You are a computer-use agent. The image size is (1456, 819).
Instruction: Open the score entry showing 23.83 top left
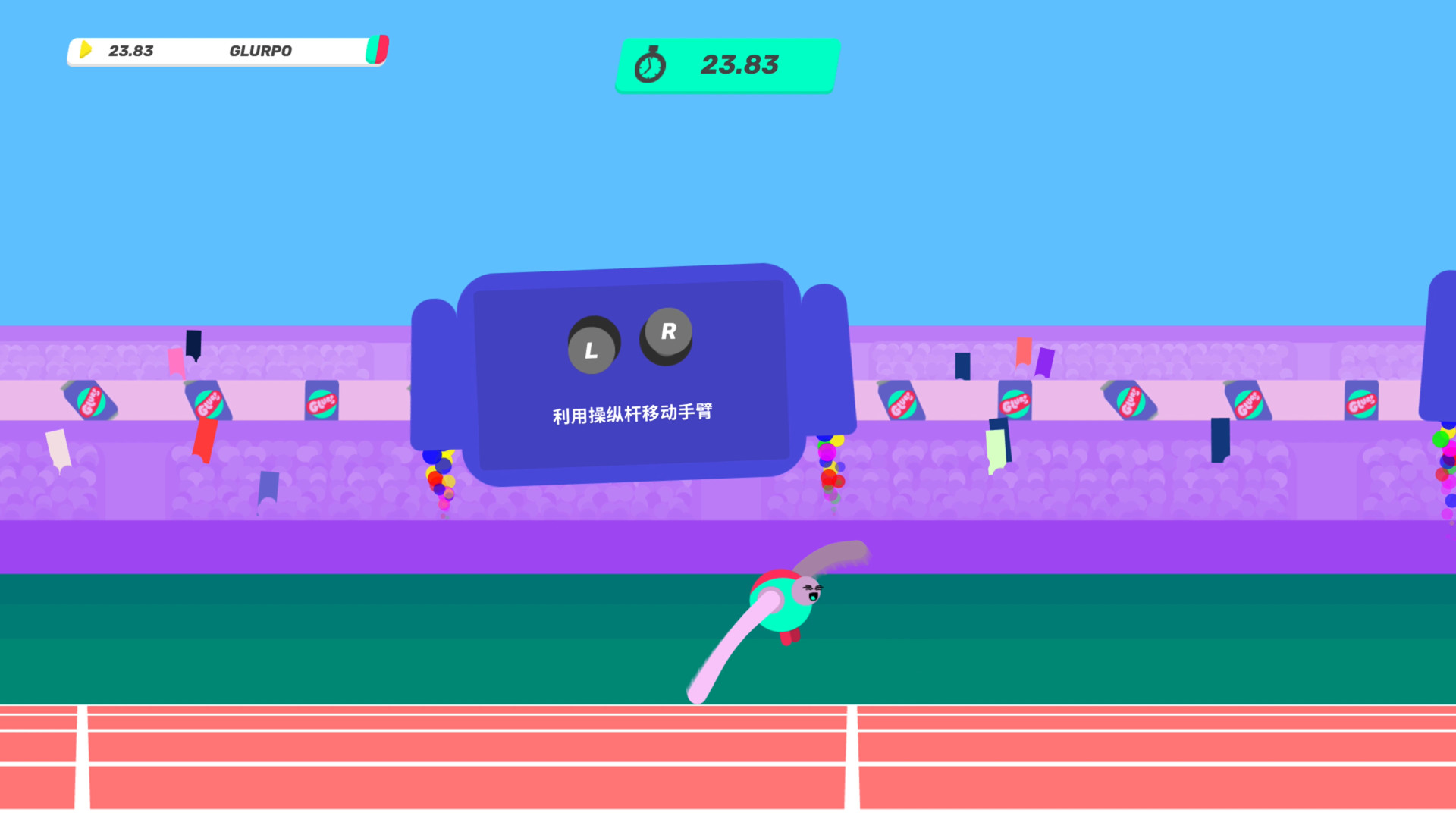point(130,51)
